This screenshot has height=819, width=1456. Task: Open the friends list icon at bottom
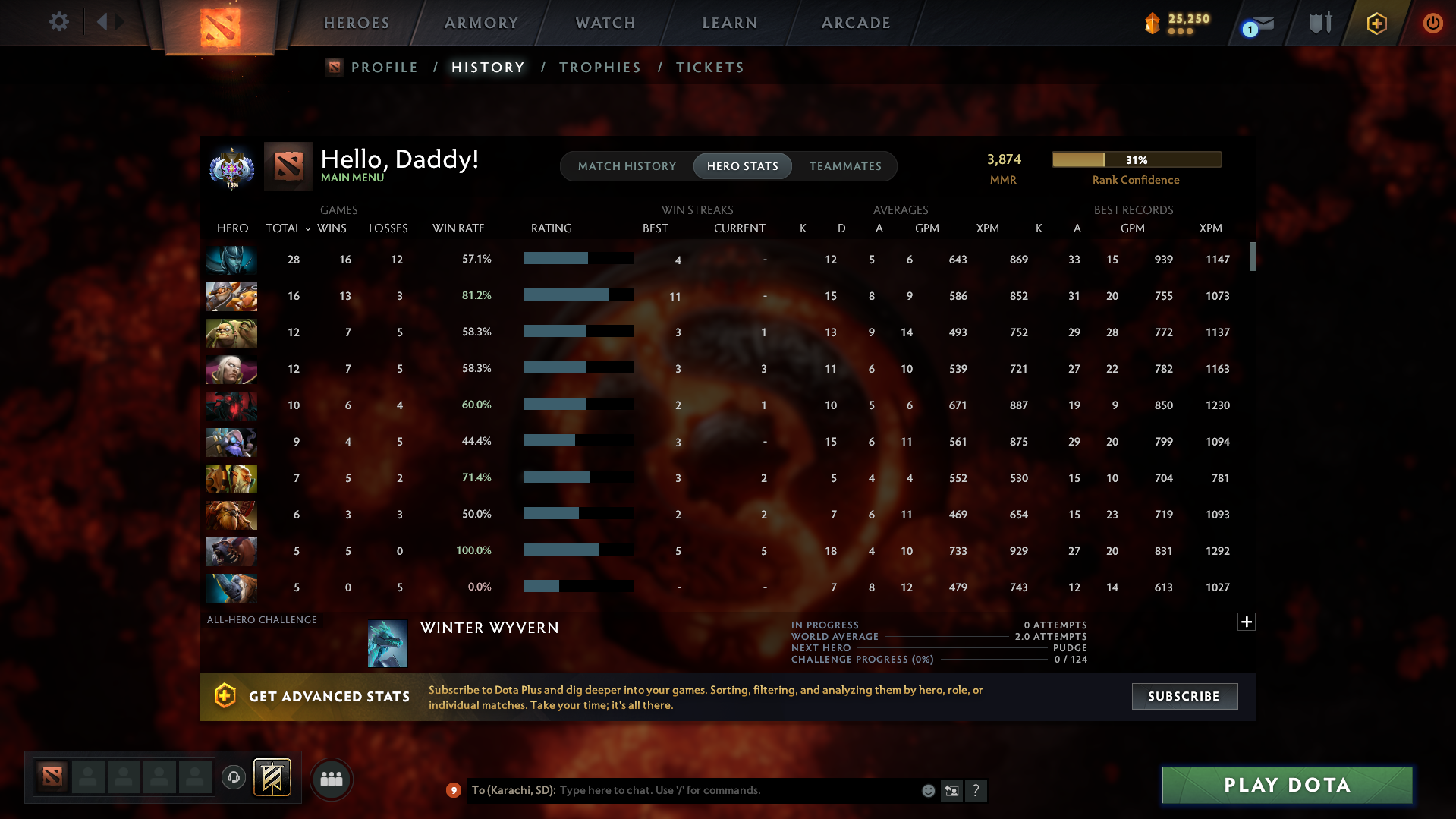click(331, 779)
